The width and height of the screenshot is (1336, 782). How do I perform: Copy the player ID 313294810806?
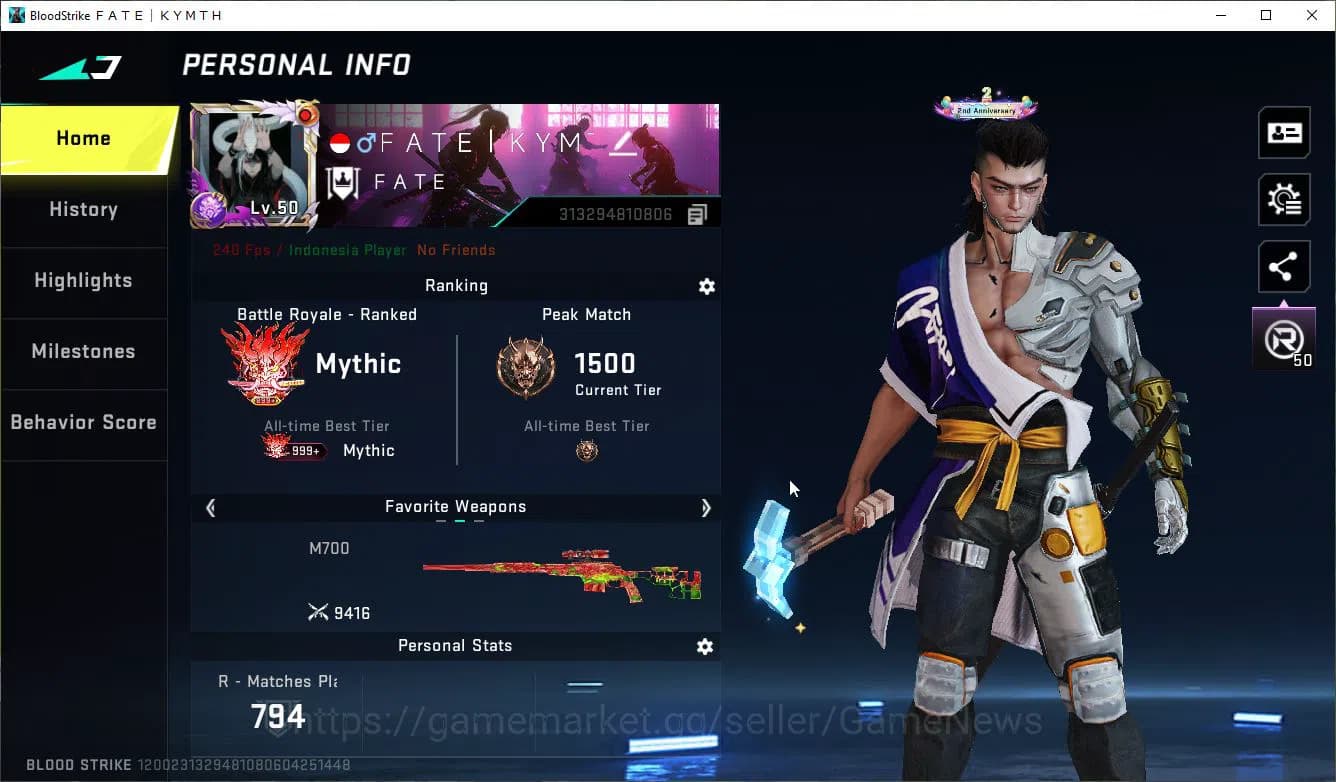point(697,212)
